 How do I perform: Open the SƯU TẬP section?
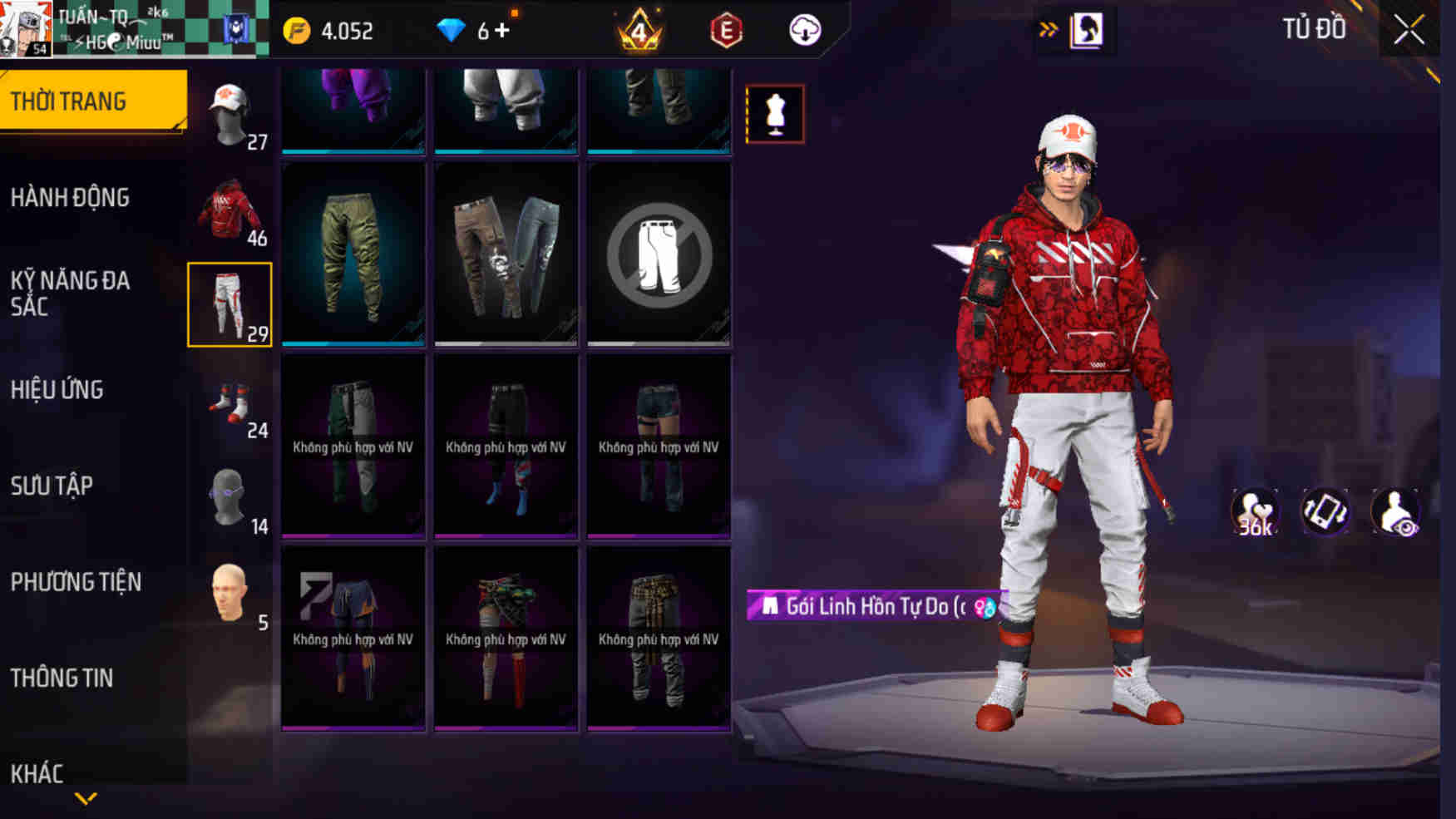[x=52, y=487]
